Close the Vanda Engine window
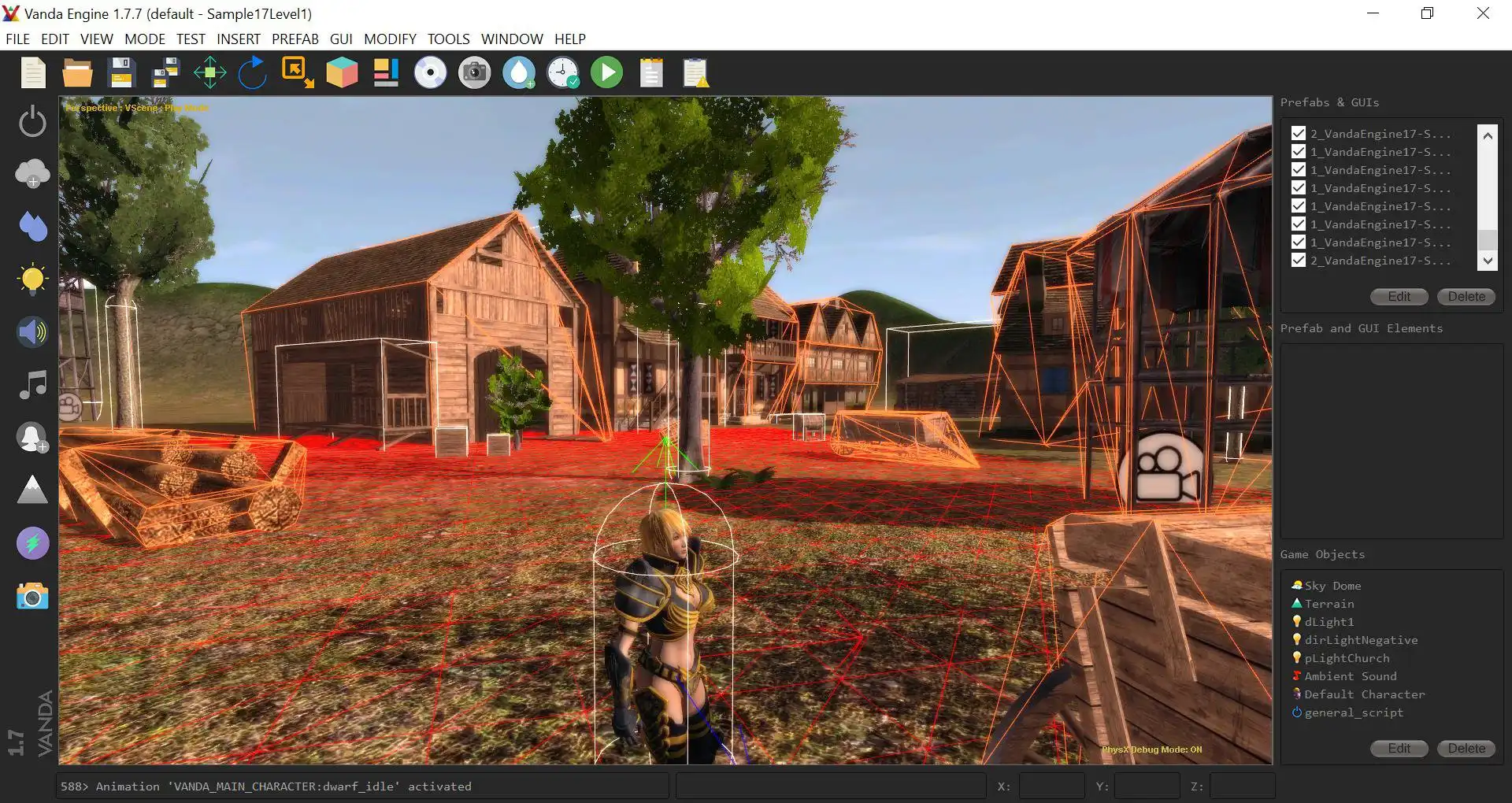 [1483, 13]
